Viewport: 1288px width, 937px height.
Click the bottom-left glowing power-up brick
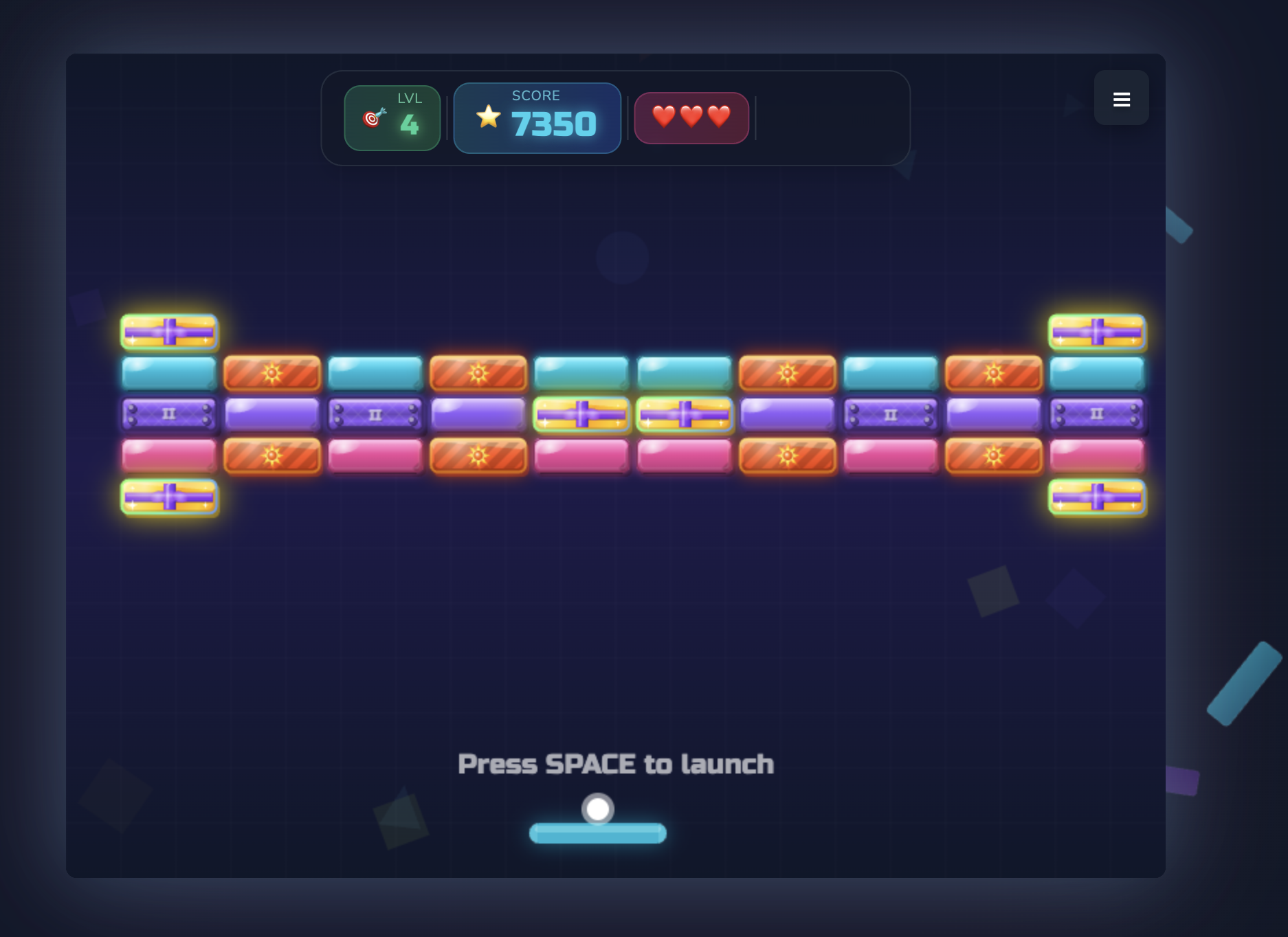(168, 497)
